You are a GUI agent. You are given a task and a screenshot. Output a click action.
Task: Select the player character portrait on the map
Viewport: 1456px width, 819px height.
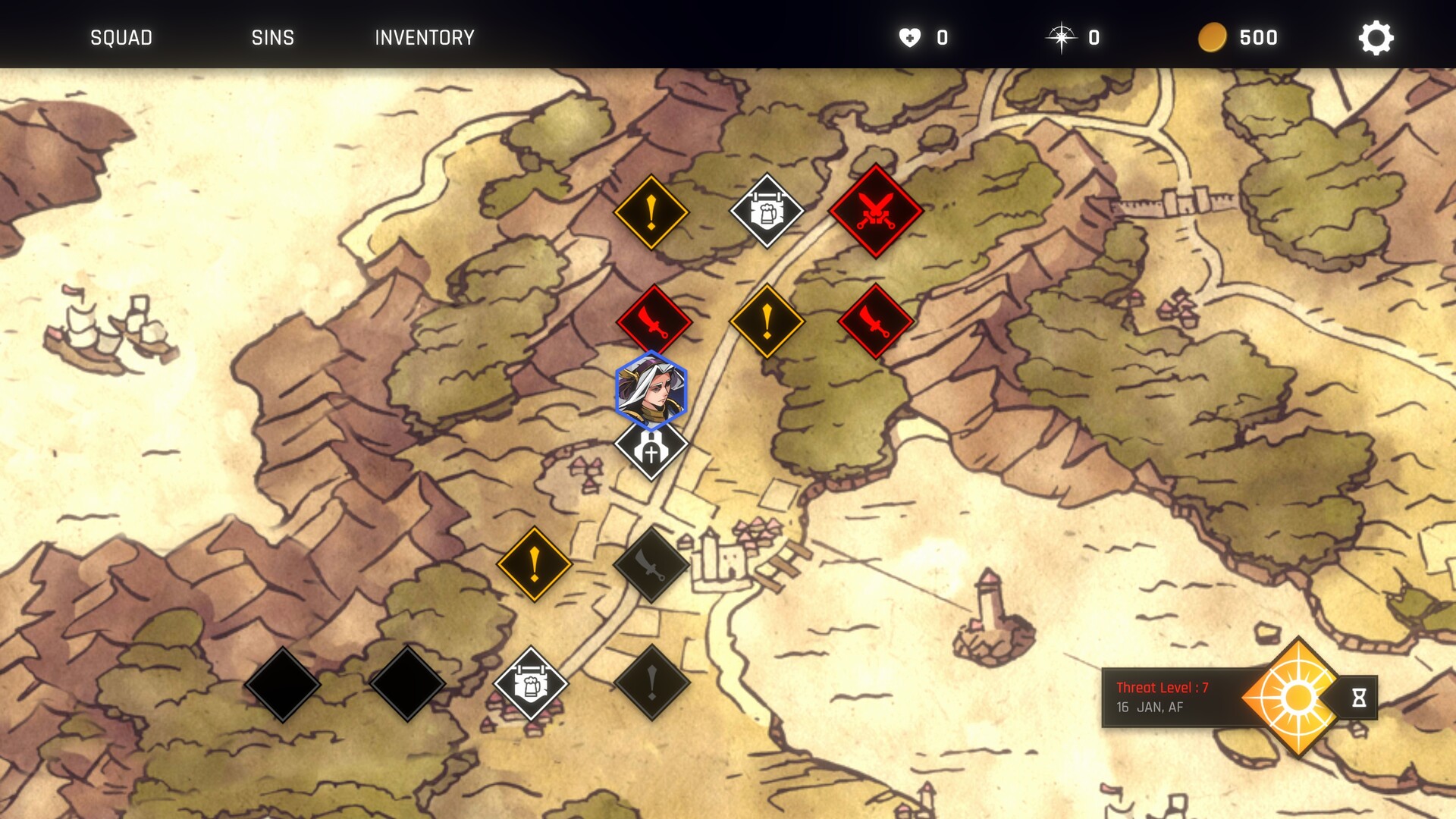(650, 389)
